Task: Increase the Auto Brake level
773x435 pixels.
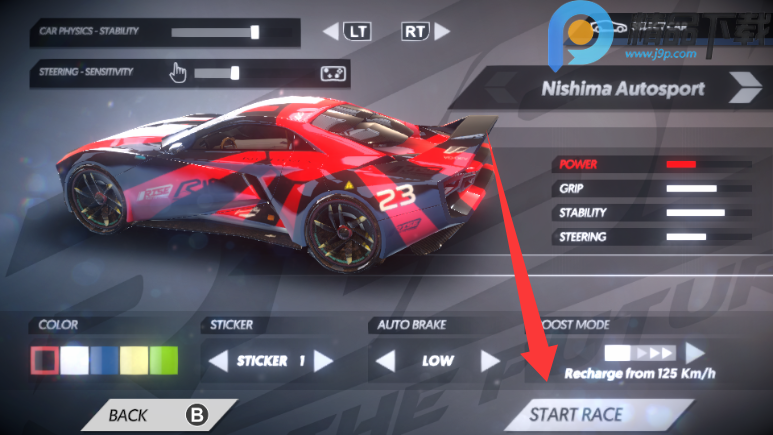Action: [489, 361]
